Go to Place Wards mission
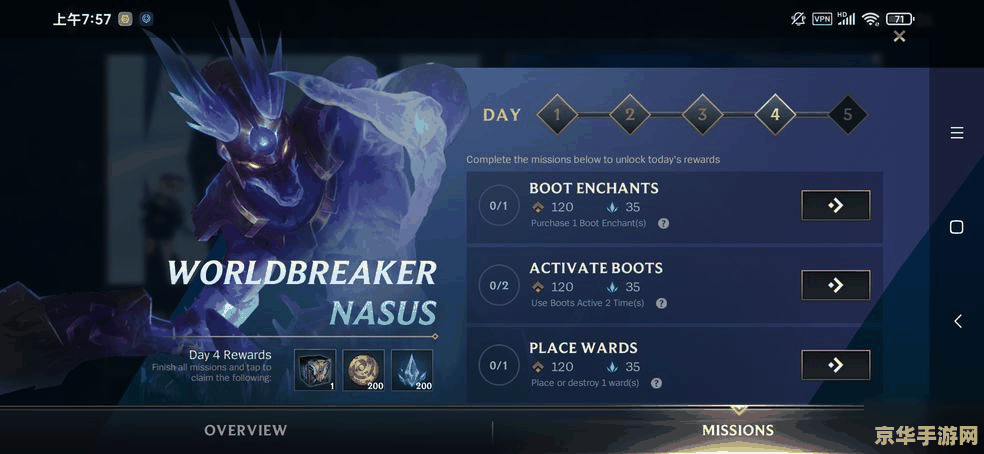Image resolution: width=984 pixels, height=454 pixels. click(x=835, y=365)
